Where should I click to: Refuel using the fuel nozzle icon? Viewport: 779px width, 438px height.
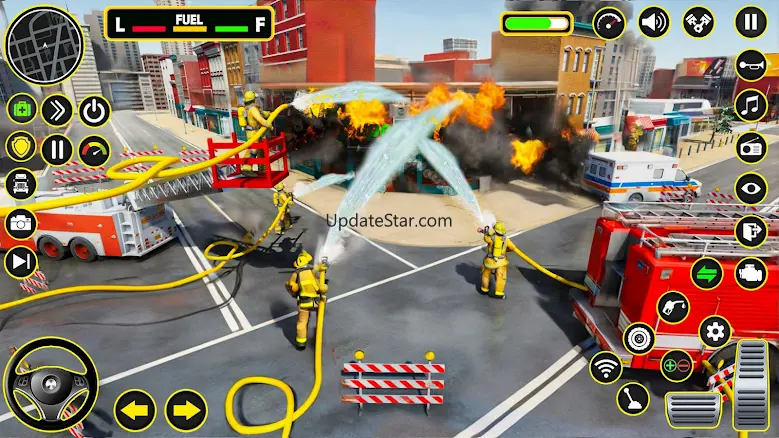674,306
